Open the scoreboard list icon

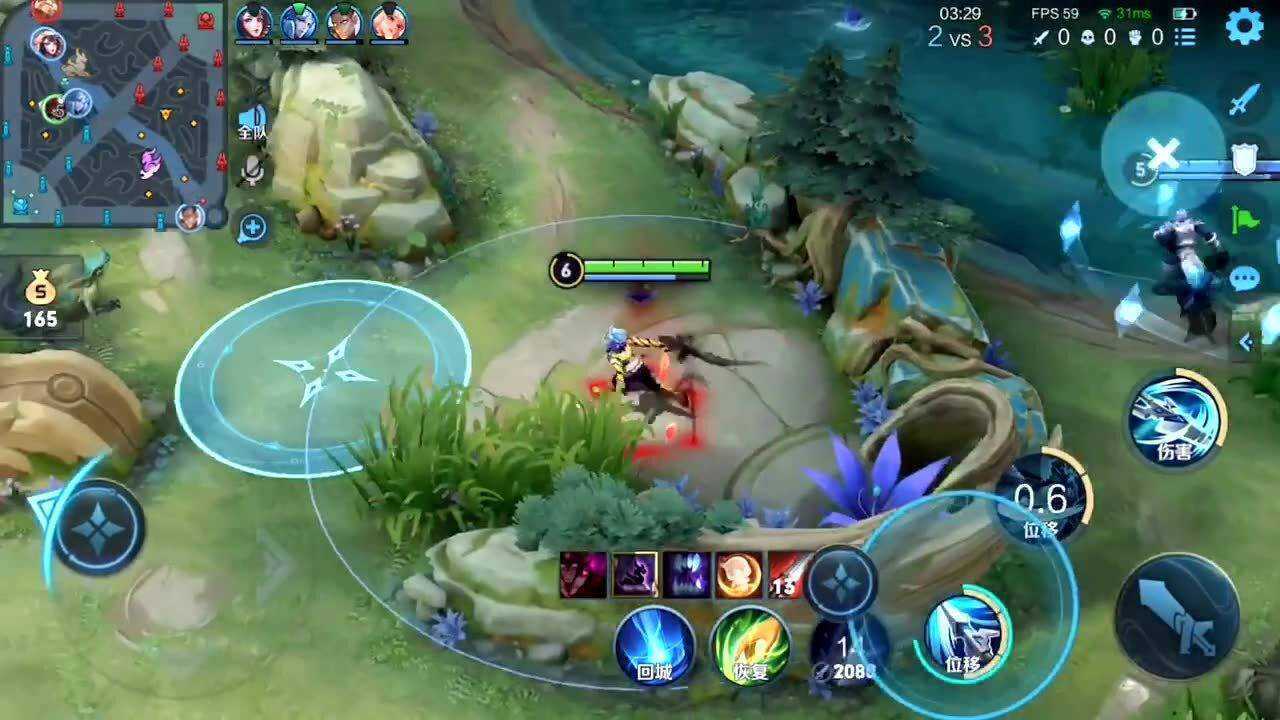coord(1186,37)
